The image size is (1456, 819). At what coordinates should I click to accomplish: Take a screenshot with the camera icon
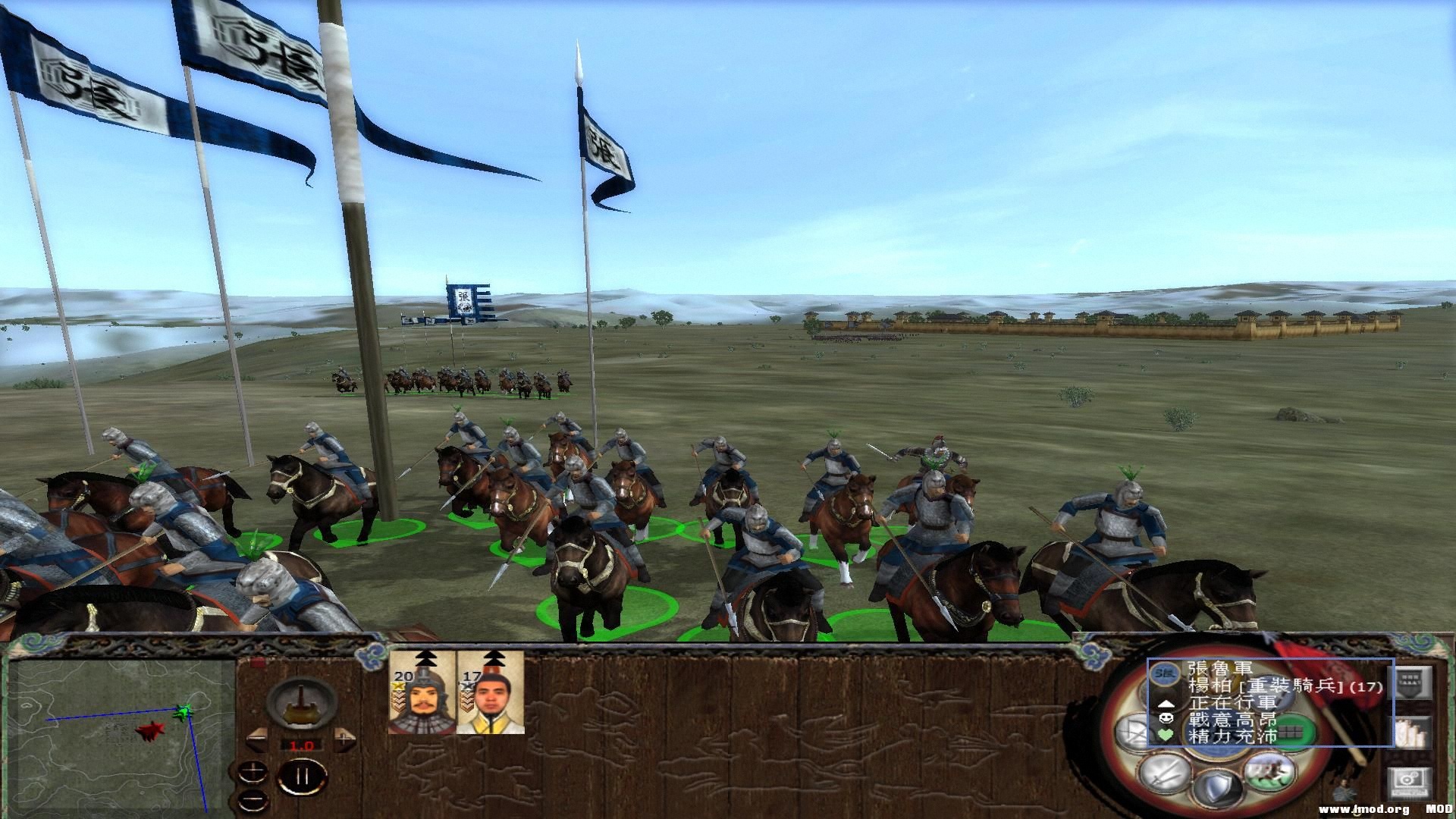1411,782
